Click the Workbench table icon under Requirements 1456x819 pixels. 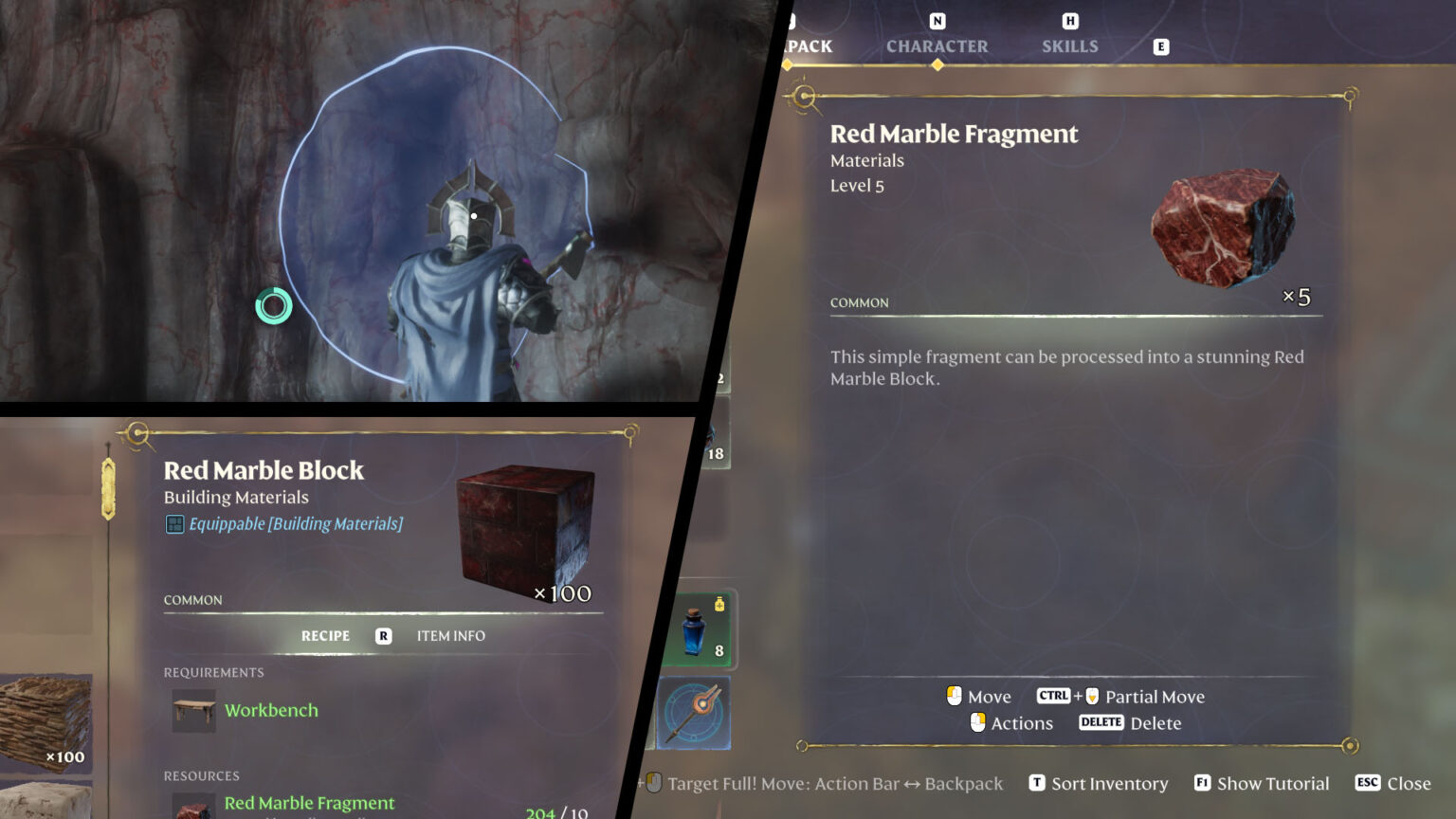(192, 710)
